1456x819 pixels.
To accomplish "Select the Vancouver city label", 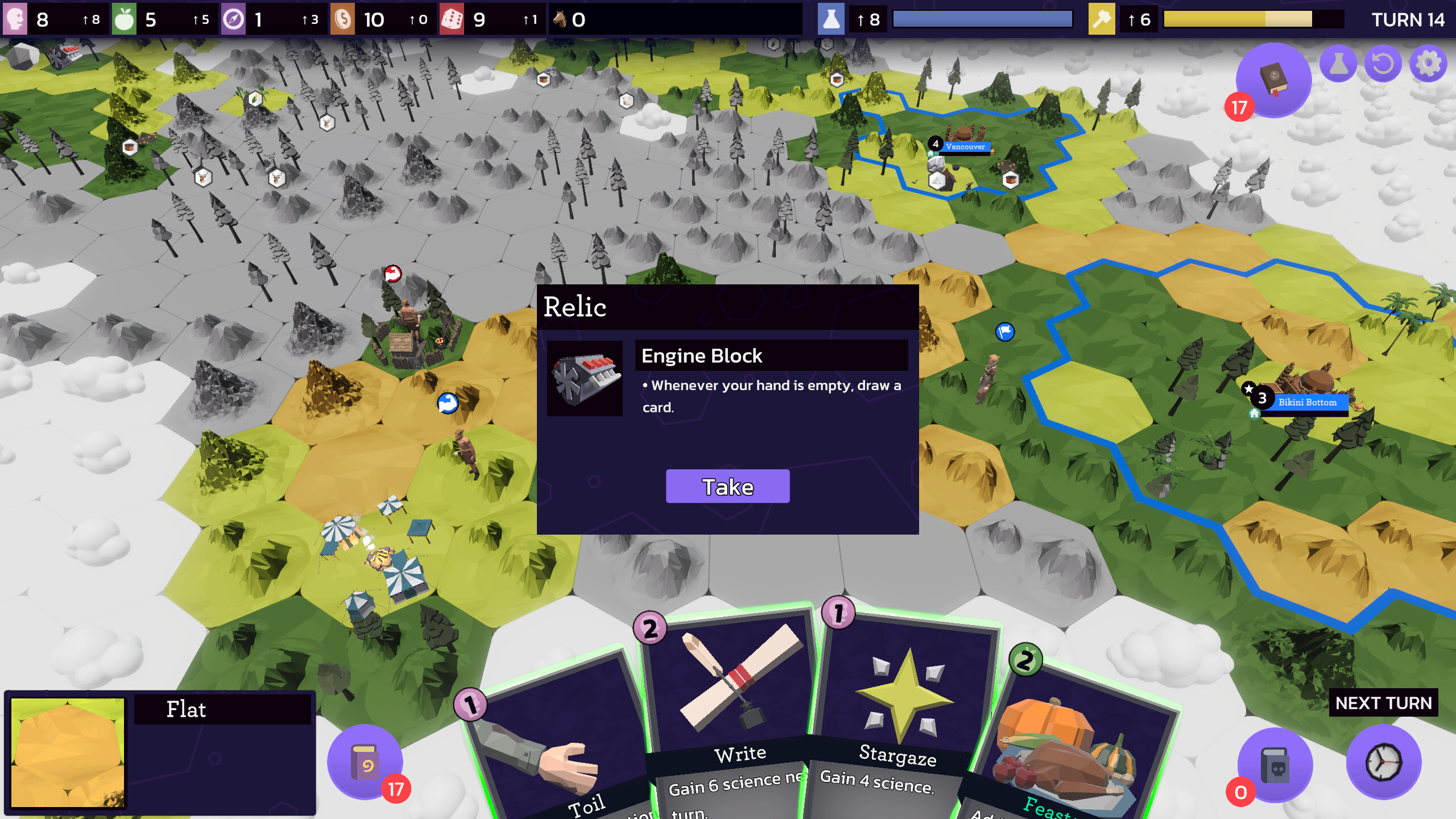I will click(965, 147).
